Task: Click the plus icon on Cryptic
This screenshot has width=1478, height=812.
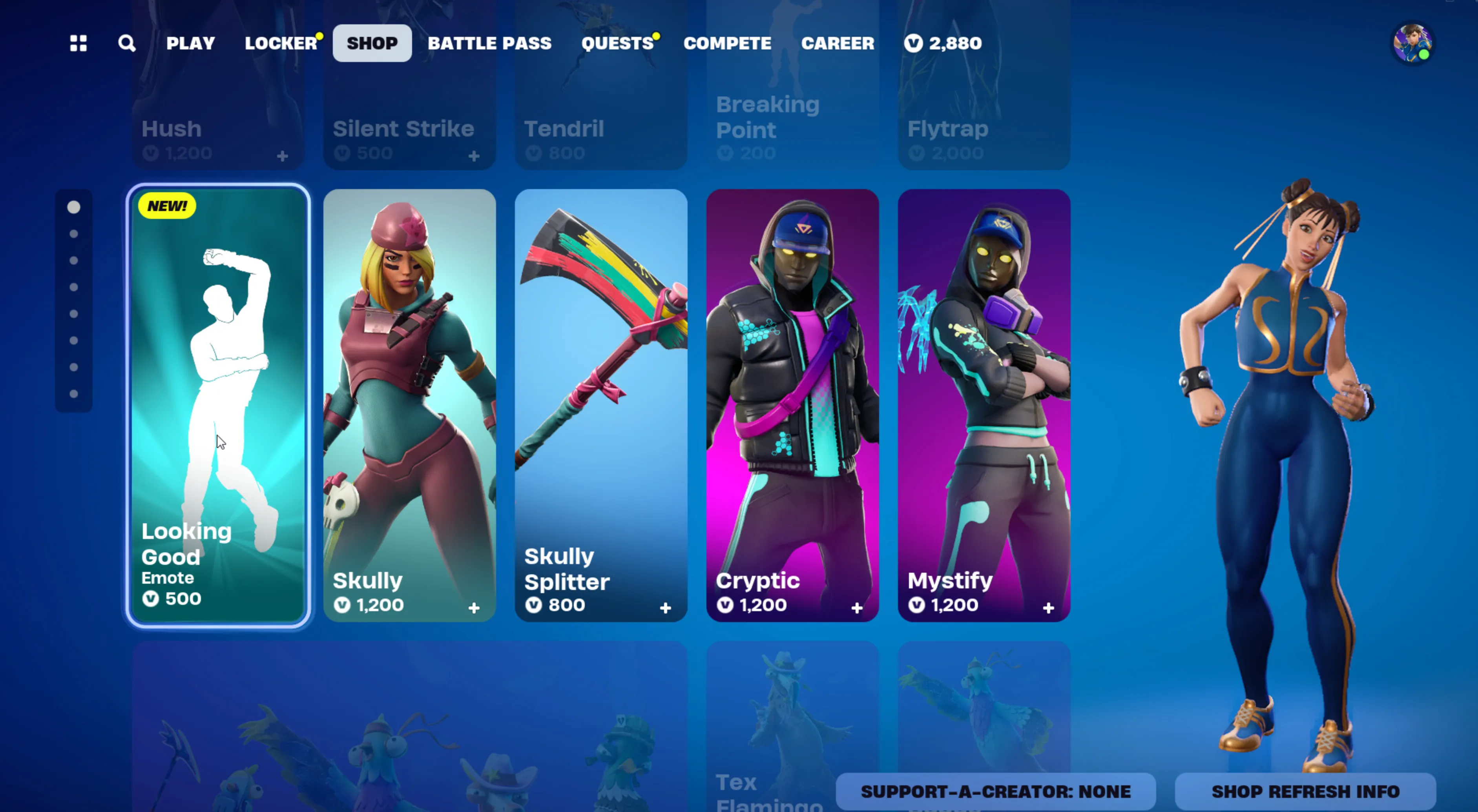Action: tap(857, 608)
